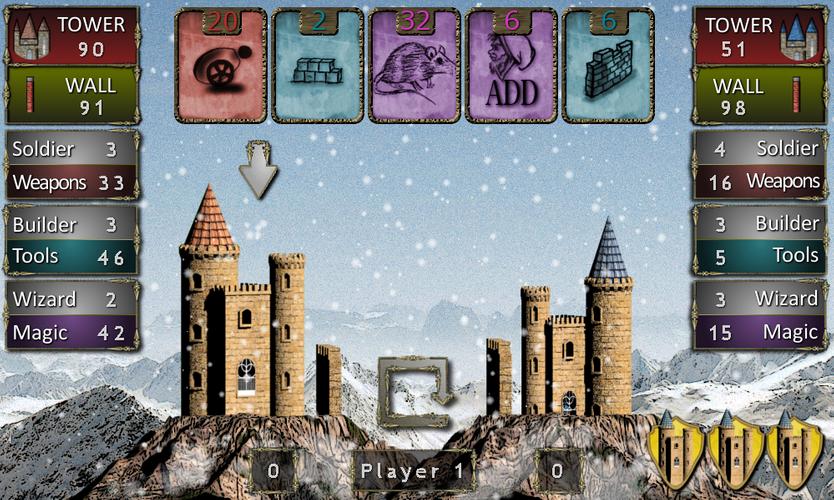Select the brick wall card costing 6
The width and height of the screenshot is (834, 500).
[x=607, y=66]
